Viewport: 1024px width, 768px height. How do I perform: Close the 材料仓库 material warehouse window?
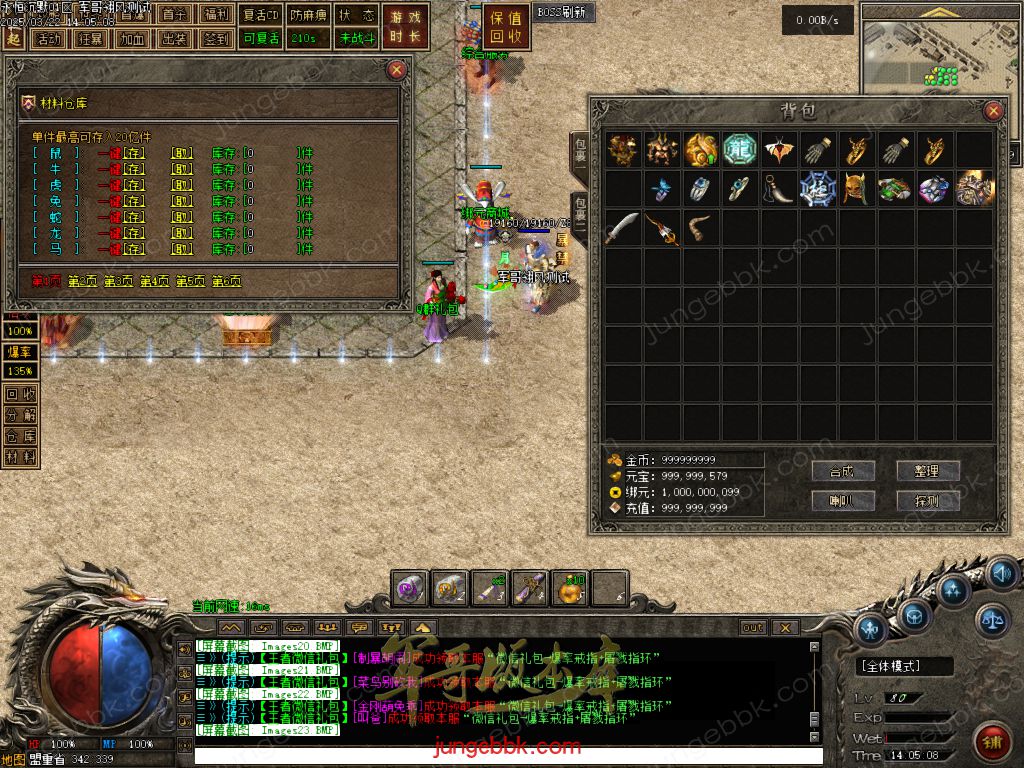(397, 70)
